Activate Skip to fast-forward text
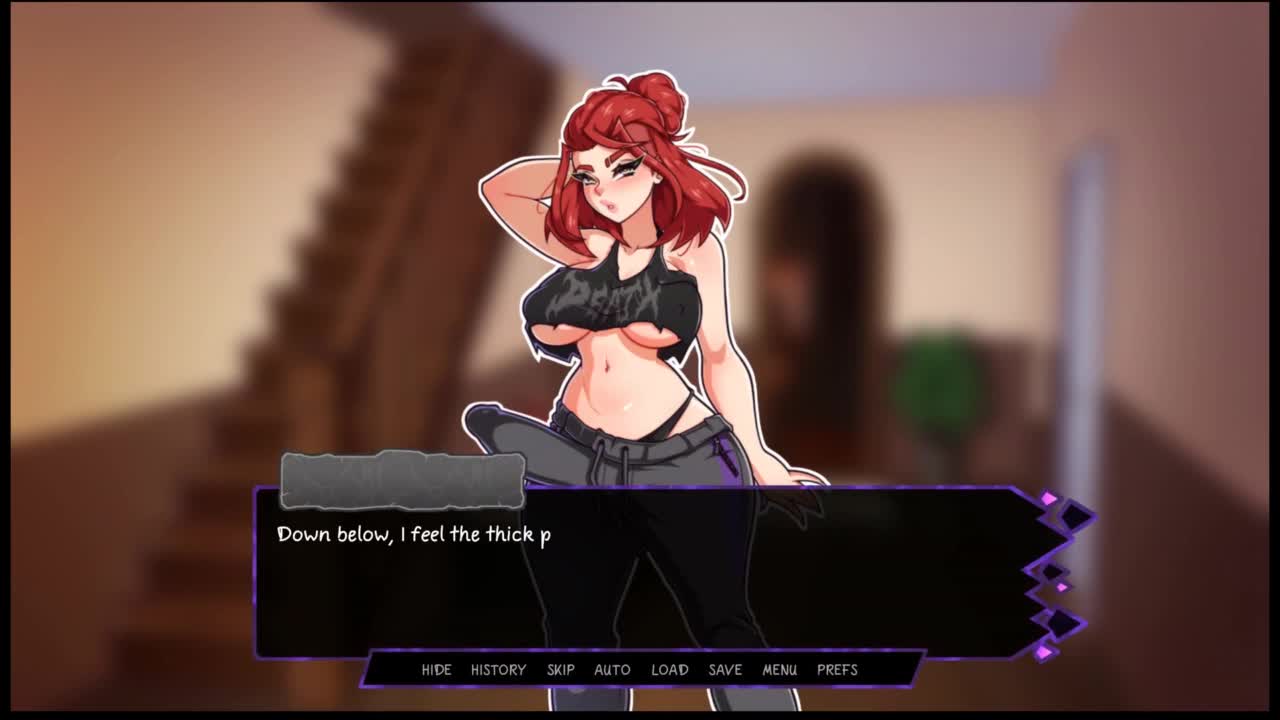 coord(561,670)
